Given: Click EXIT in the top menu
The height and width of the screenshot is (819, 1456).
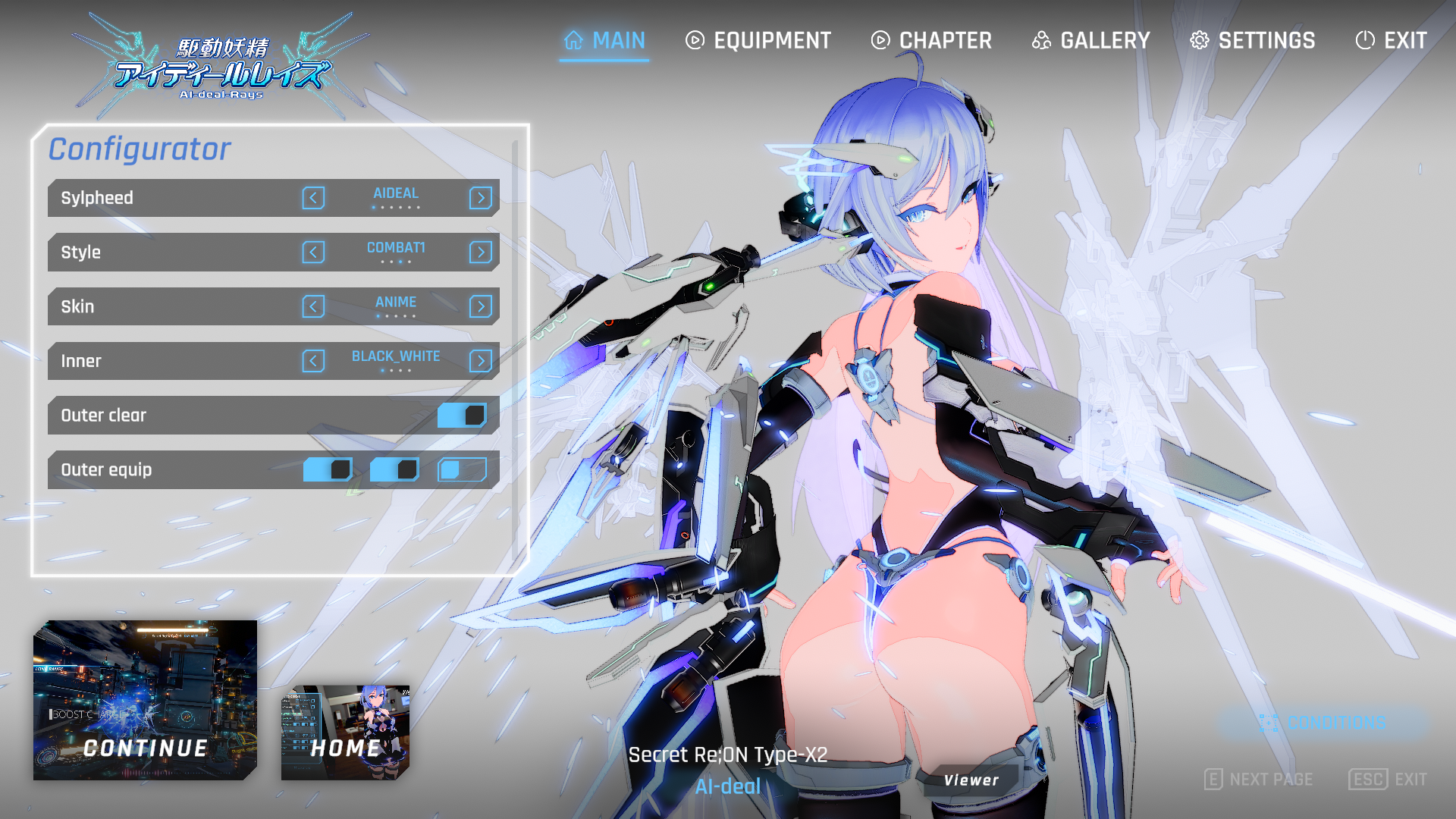Looking at the screenshot, I should 1392,40.
